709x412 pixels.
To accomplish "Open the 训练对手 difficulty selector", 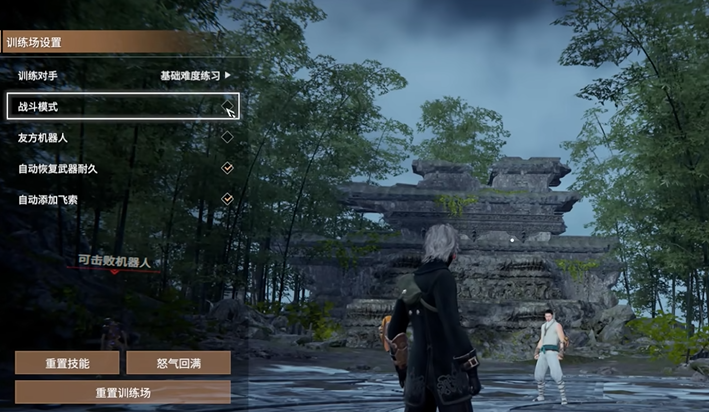I will click(196, 75).
